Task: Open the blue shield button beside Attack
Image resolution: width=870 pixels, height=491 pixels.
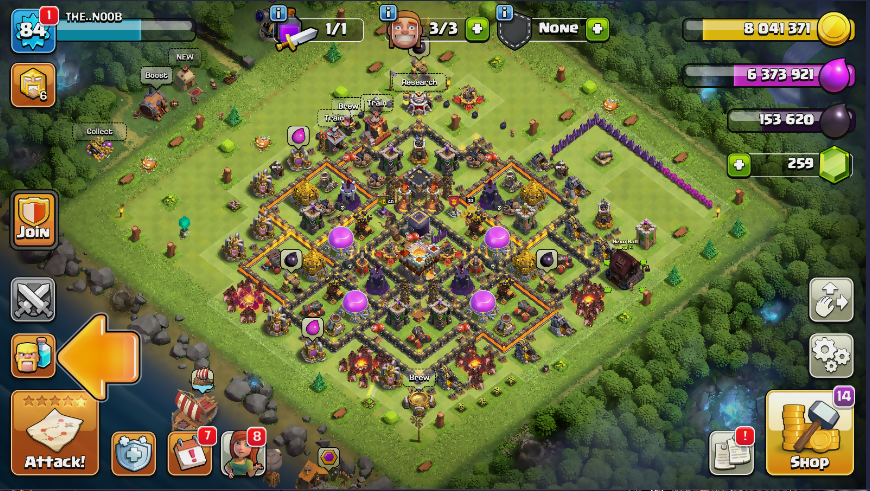Action: [x=133, y=454]
